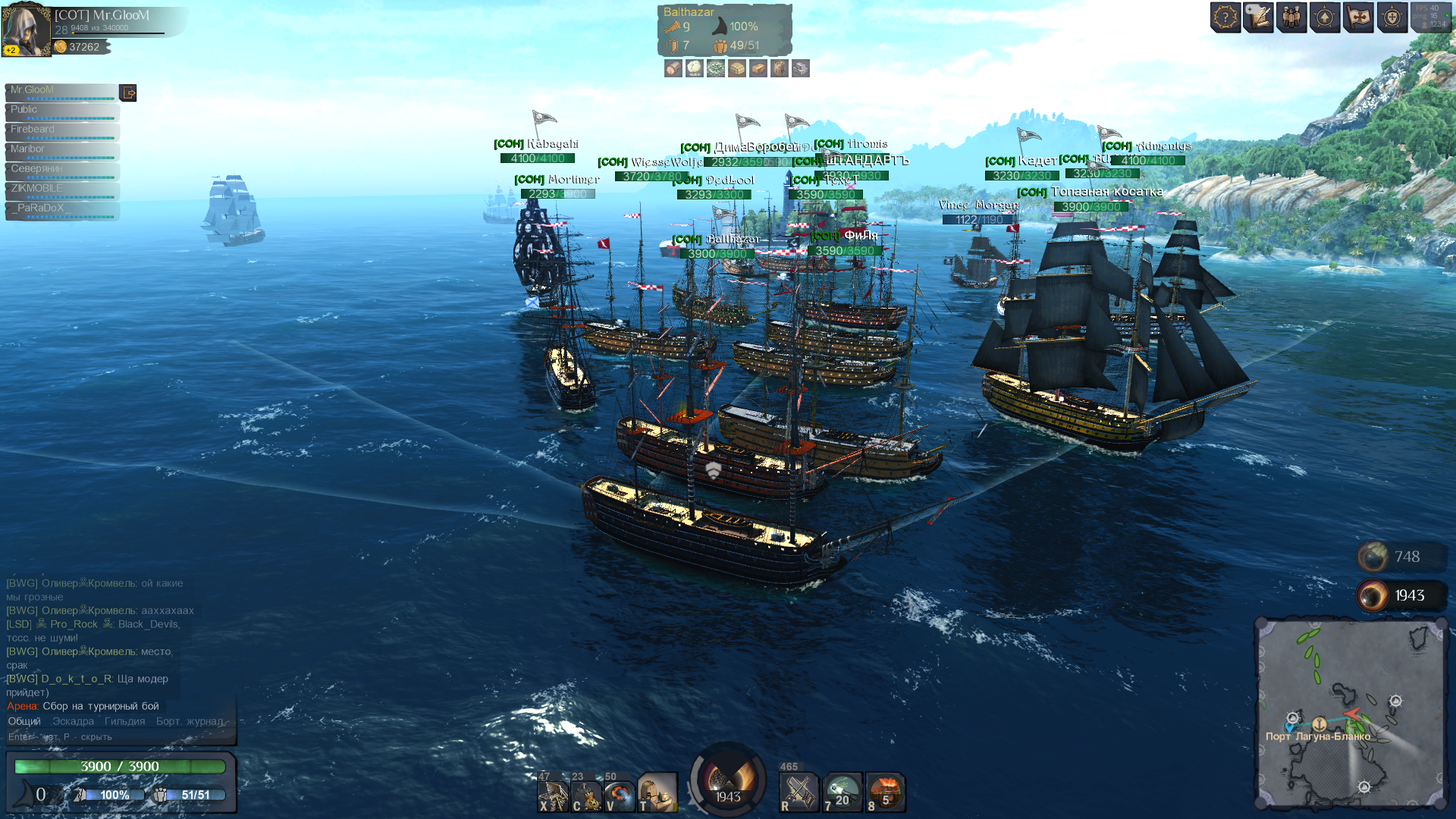The height and width of the screenshot is (819, 1456).
Task: Switch to the Гильдия chat tab
Action: pos(124,721)
